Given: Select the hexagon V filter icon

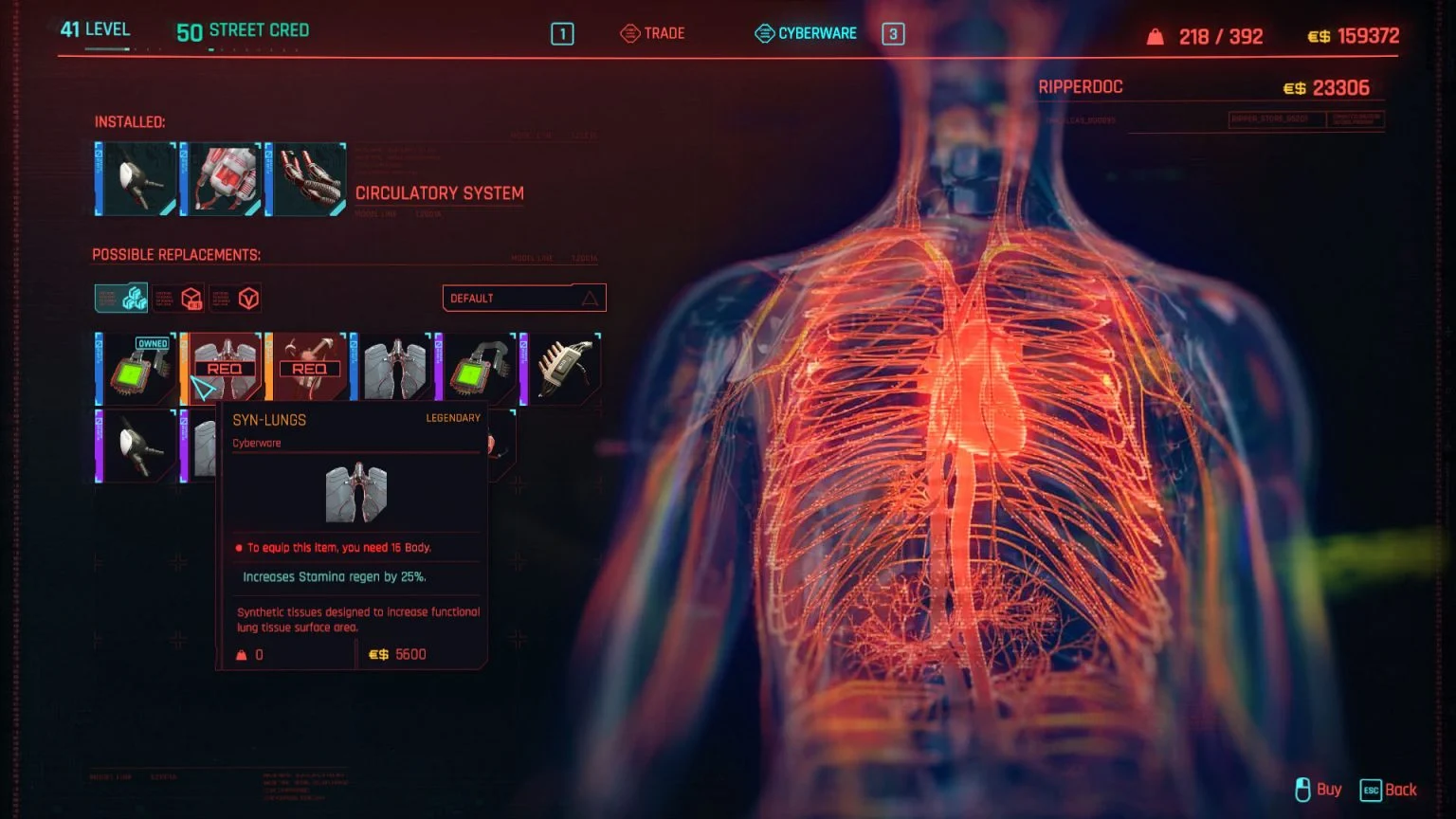Looking at the screenshot, I should (247, 298).
